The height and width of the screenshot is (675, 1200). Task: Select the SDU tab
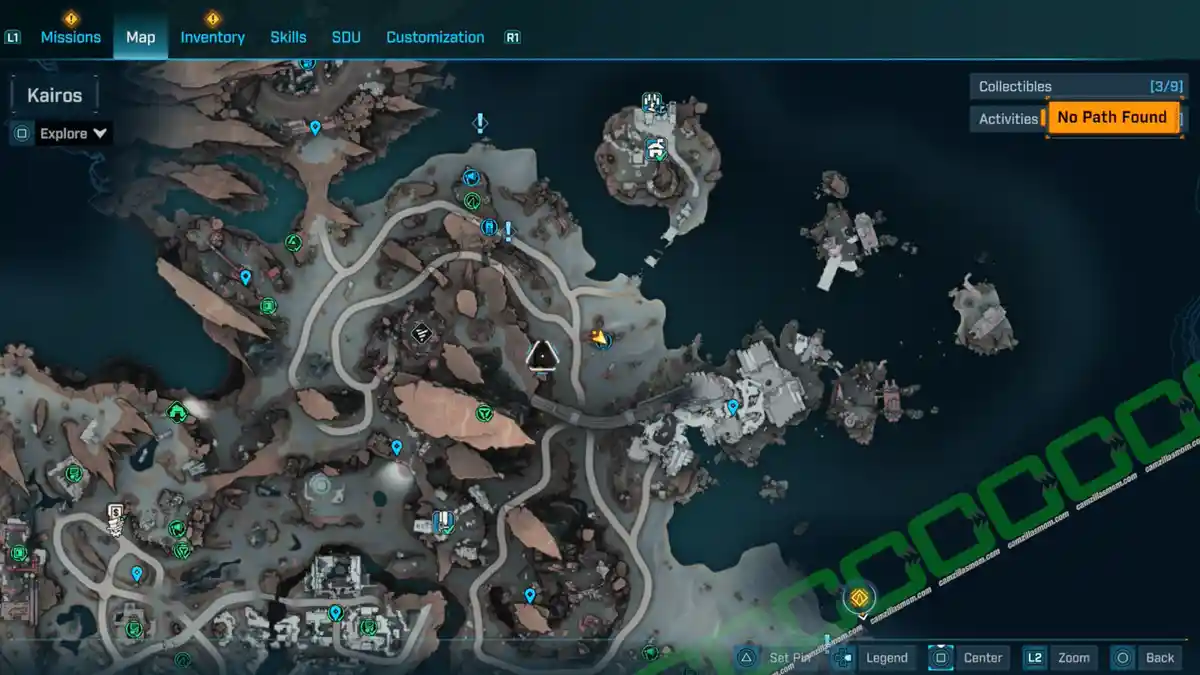[346, 37]
